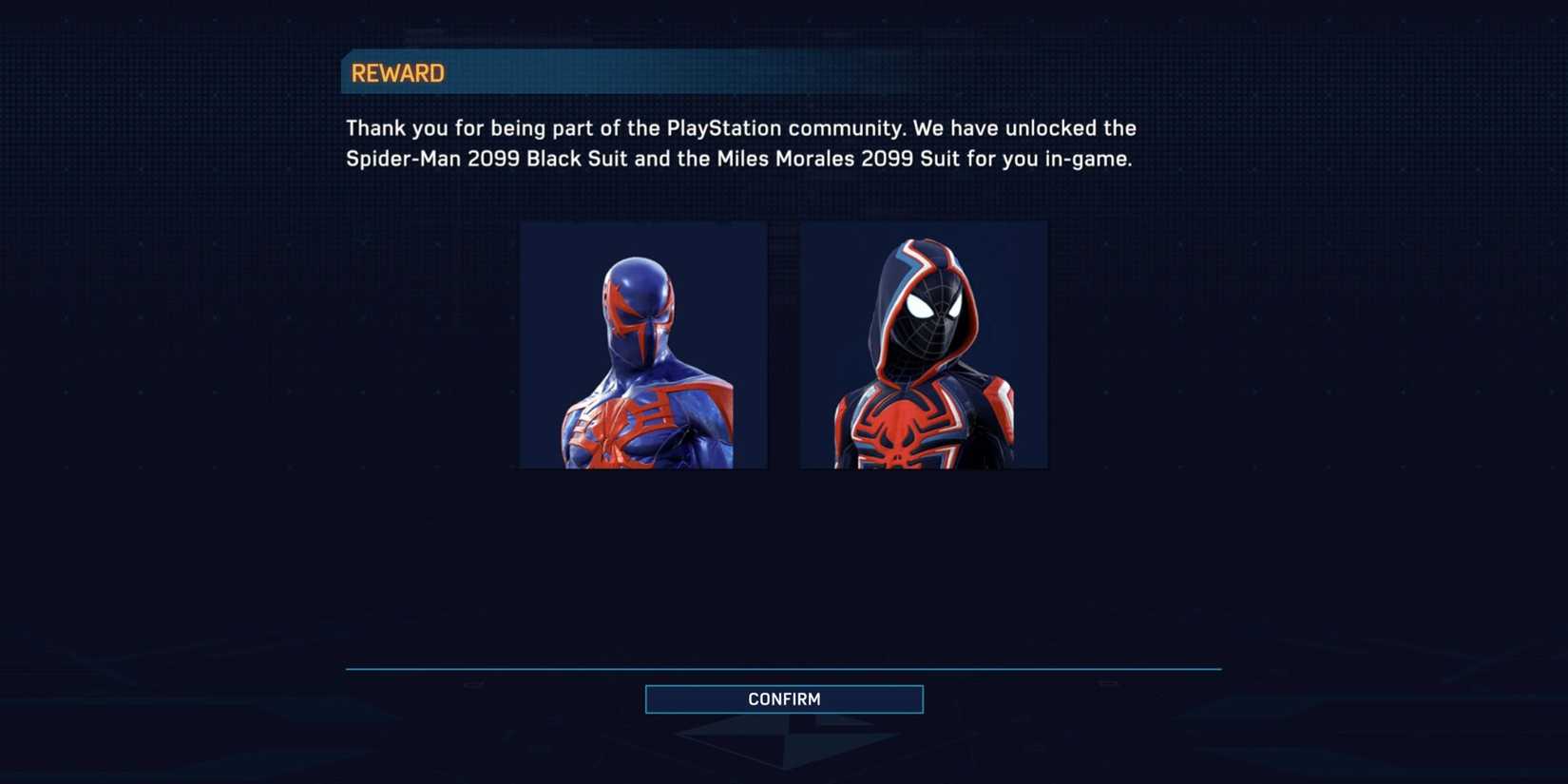Click the orange REWARD title text
1568x784 pixels.
[x=397, y=71]
